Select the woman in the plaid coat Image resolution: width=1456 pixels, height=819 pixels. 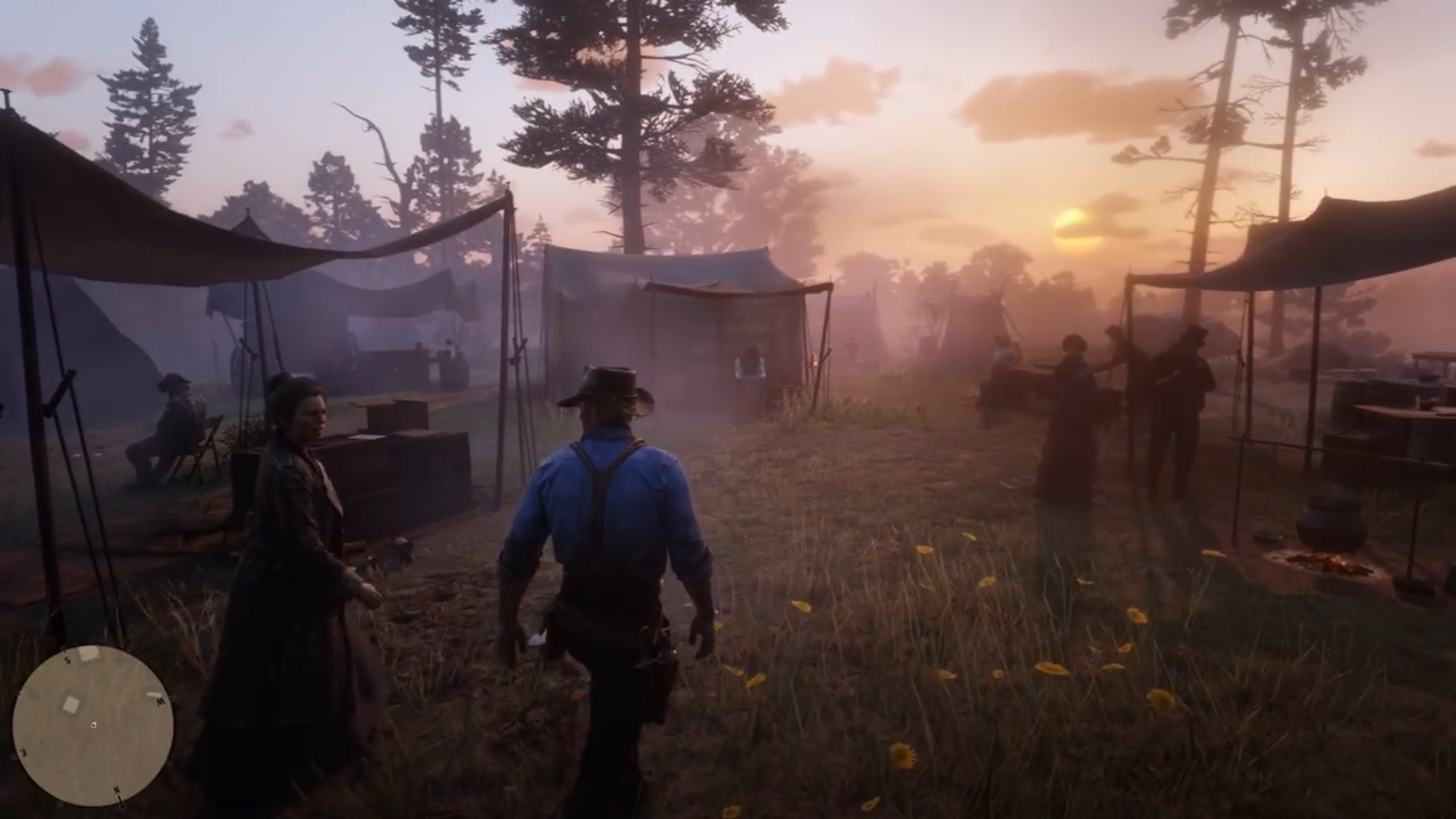point(296,516)
